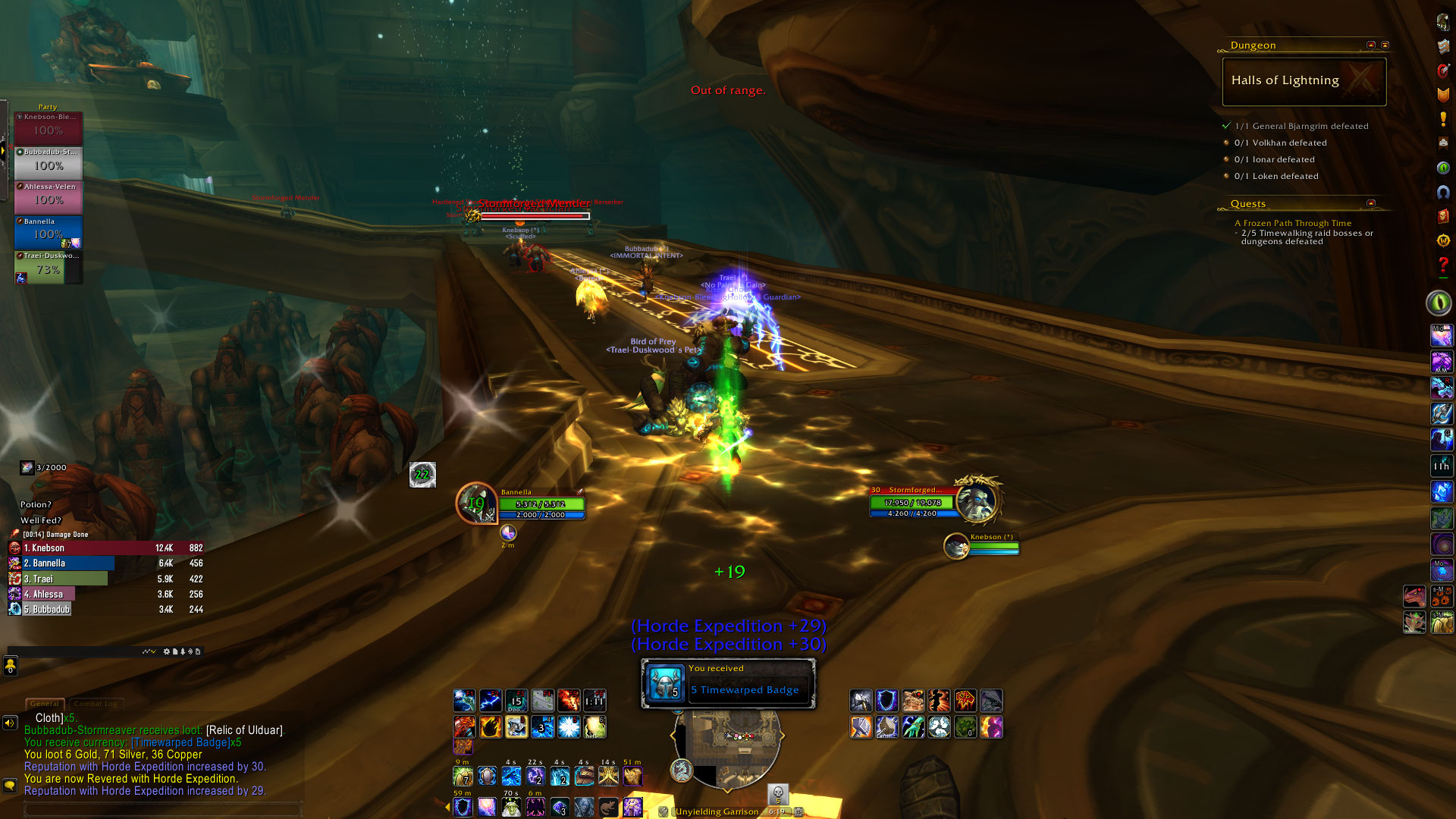Open the quest A Frozen Path Through Time
The height and width of the screenshot is (819, 1456).
[1292, 223]
